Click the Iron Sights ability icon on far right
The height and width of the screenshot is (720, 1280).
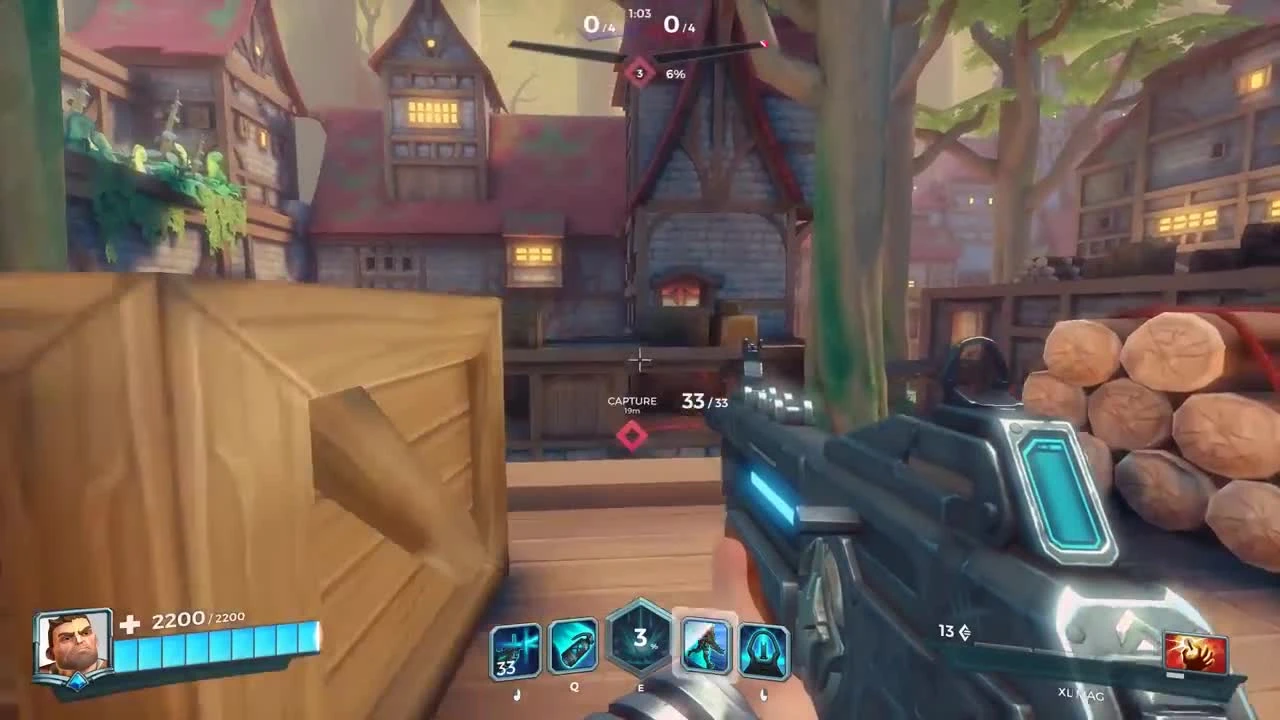point(765,650)
